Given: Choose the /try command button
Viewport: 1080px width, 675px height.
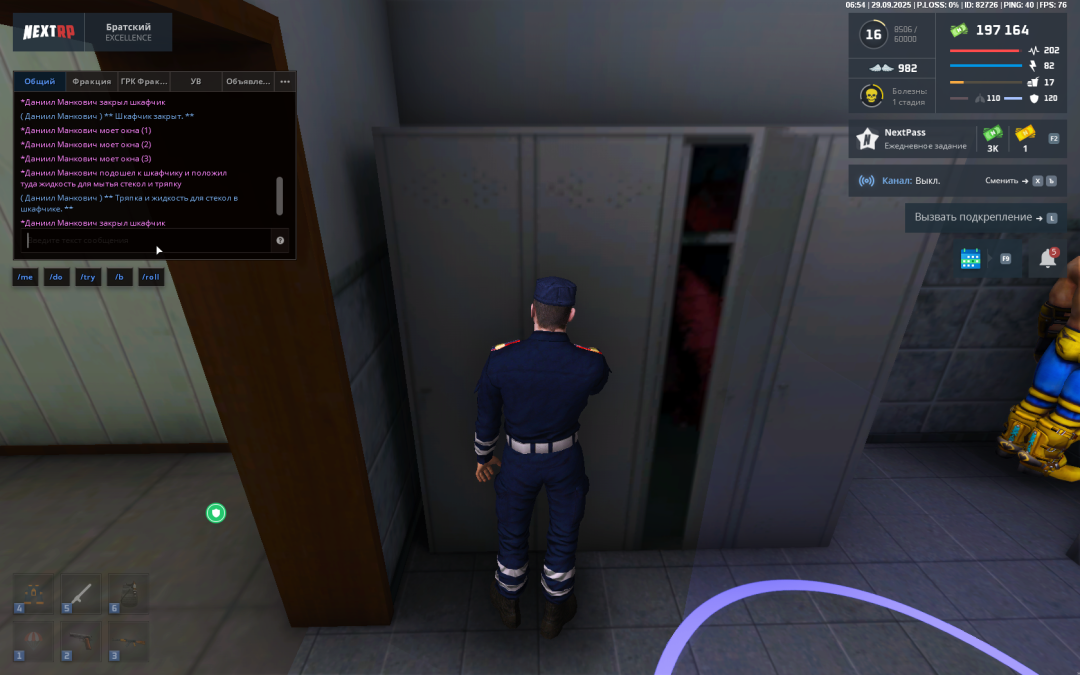Looking at the screenshot, I should (x=88, y=277).
